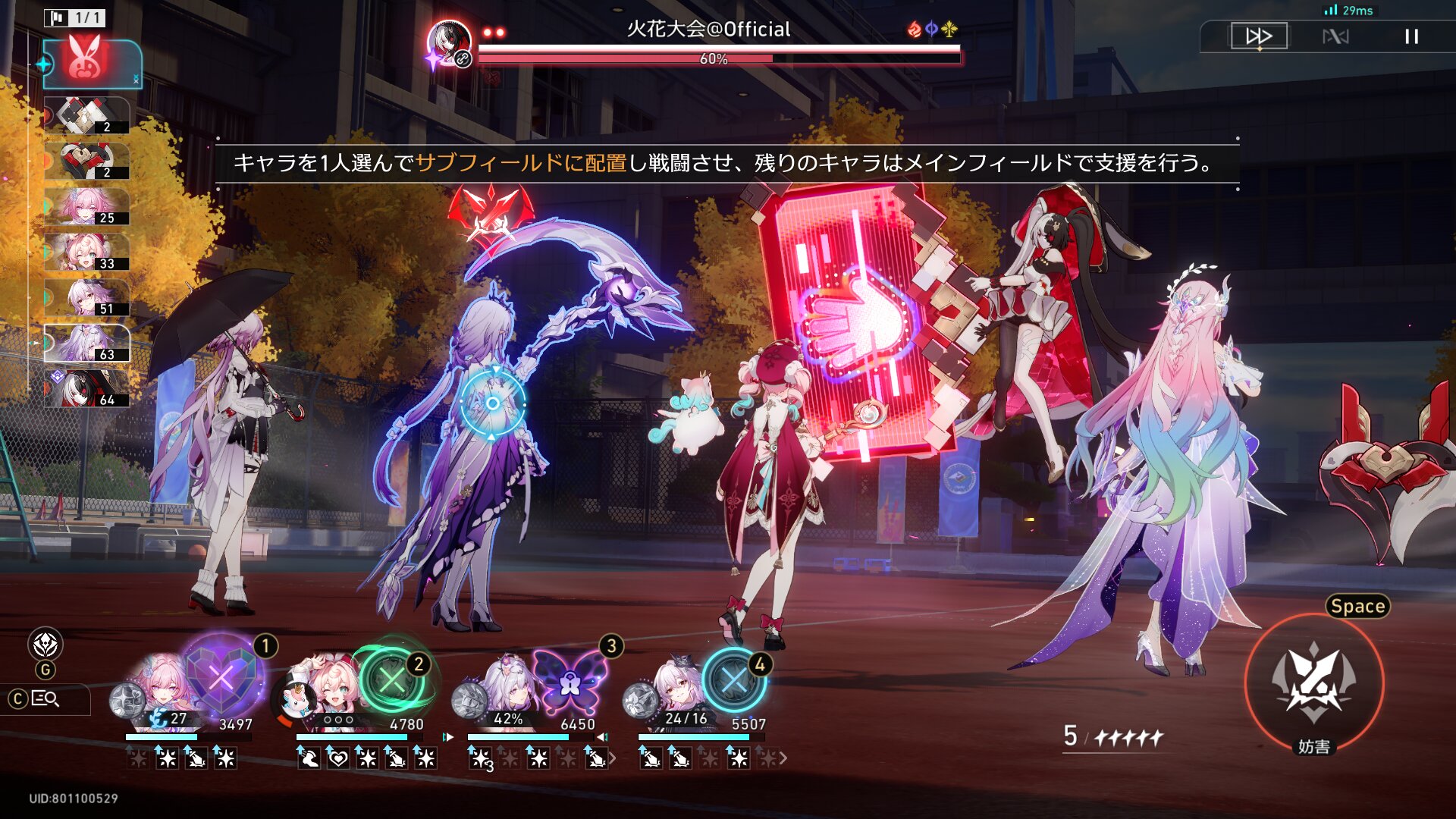The image size is (1456, 819).
Task: Open the battle details magnifier icon
Action: click(x=46, y=698)
